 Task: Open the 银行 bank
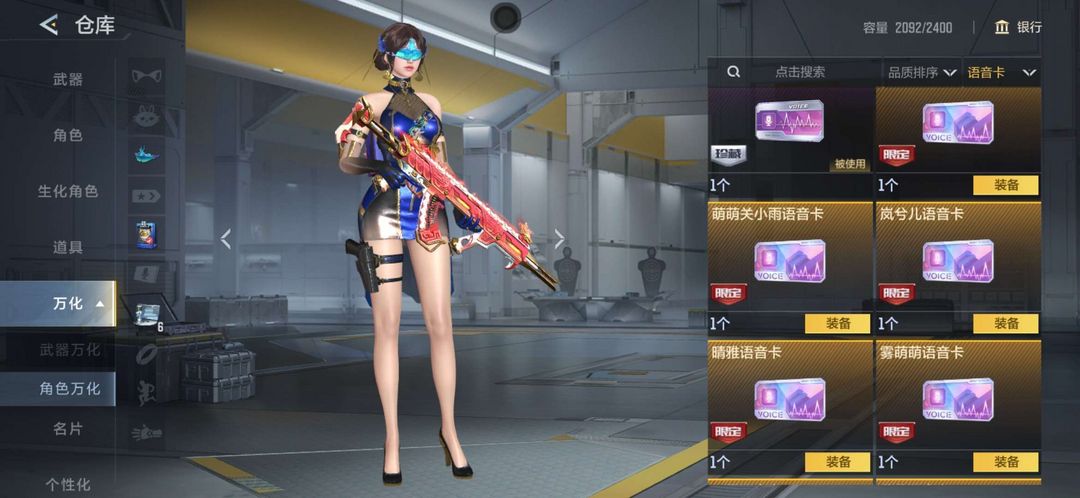pos(1017,28)
